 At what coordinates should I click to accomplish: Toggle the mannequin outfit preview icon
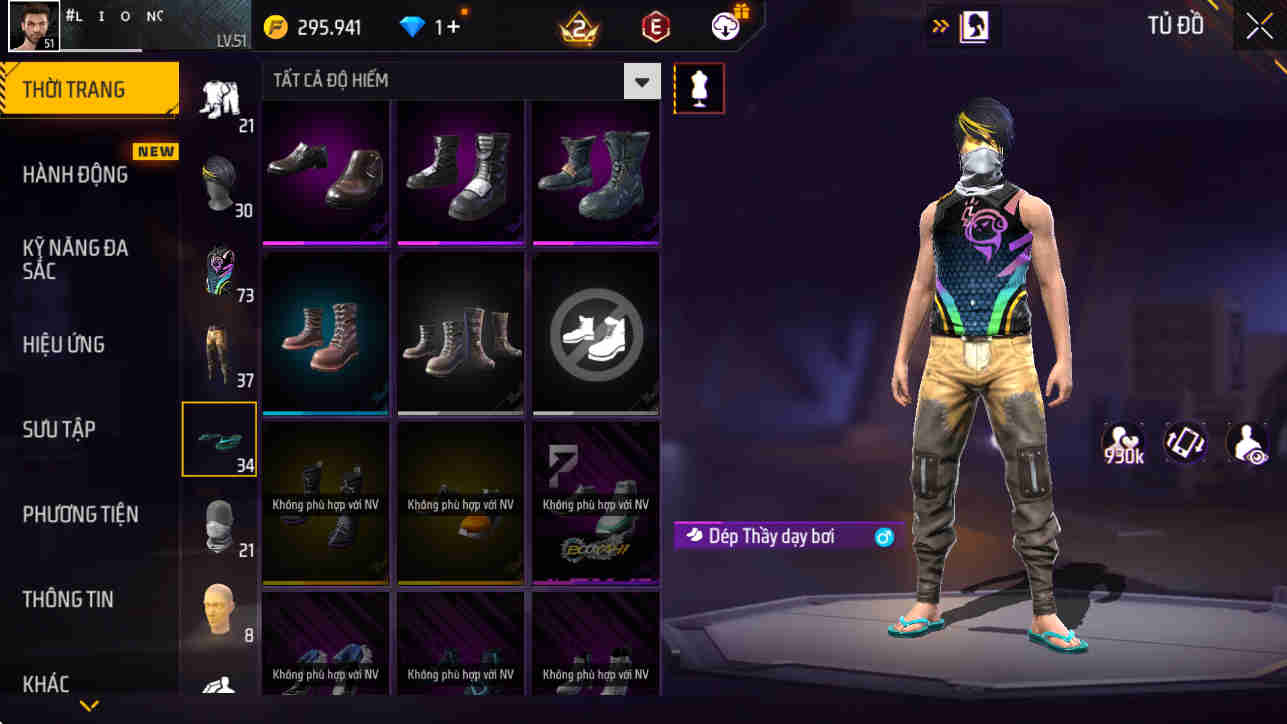[x=699, y=88]
